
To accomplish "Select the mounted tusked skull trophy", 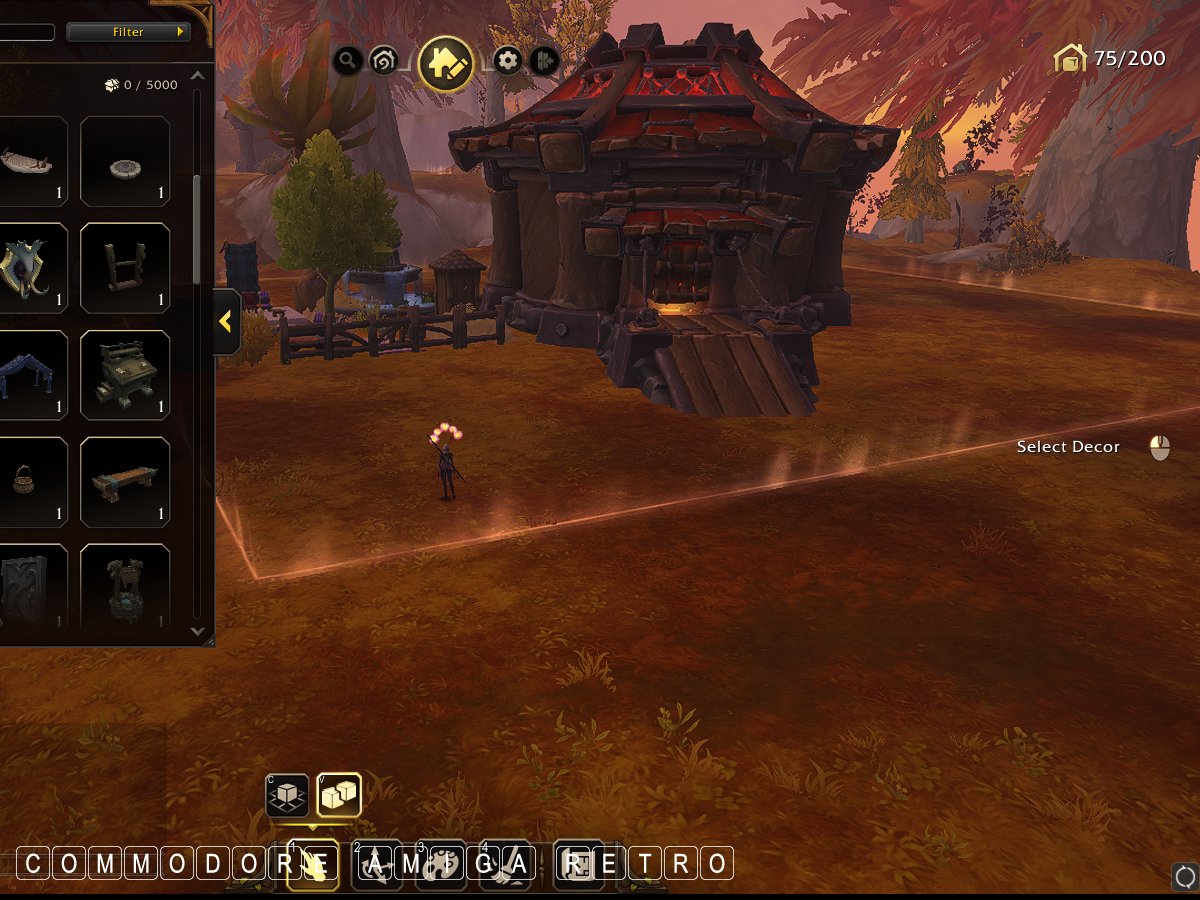I will [x=30, y=269].
